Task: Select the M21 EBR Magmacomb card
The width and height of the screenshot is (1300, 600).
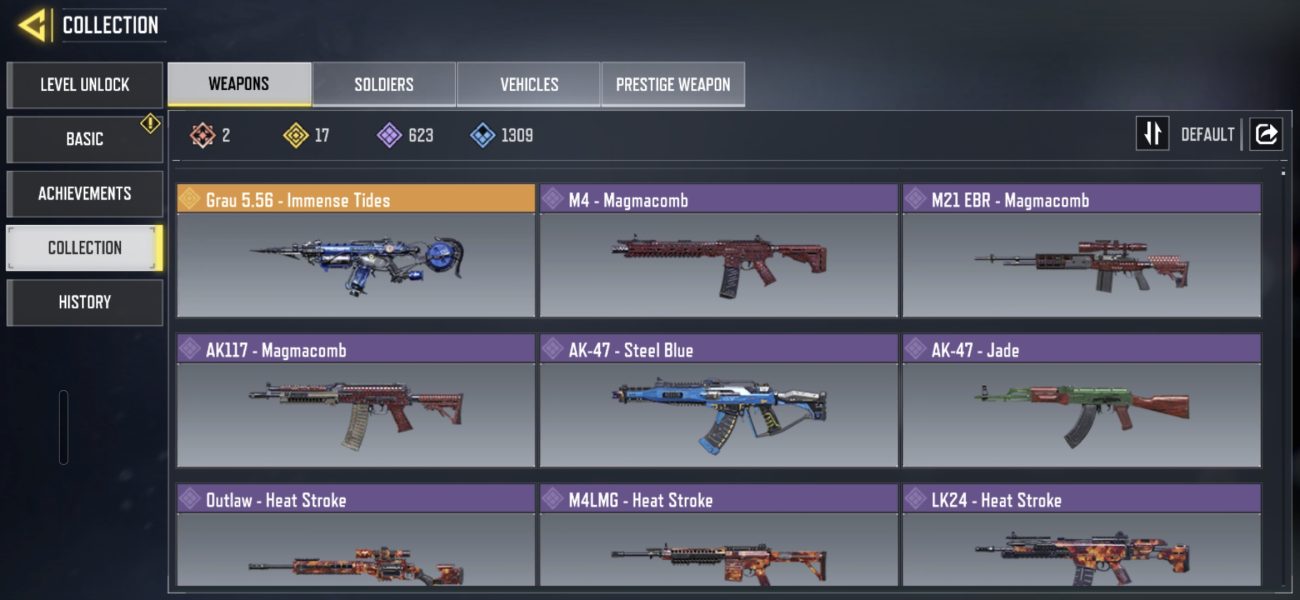Action: point(1081,251)
